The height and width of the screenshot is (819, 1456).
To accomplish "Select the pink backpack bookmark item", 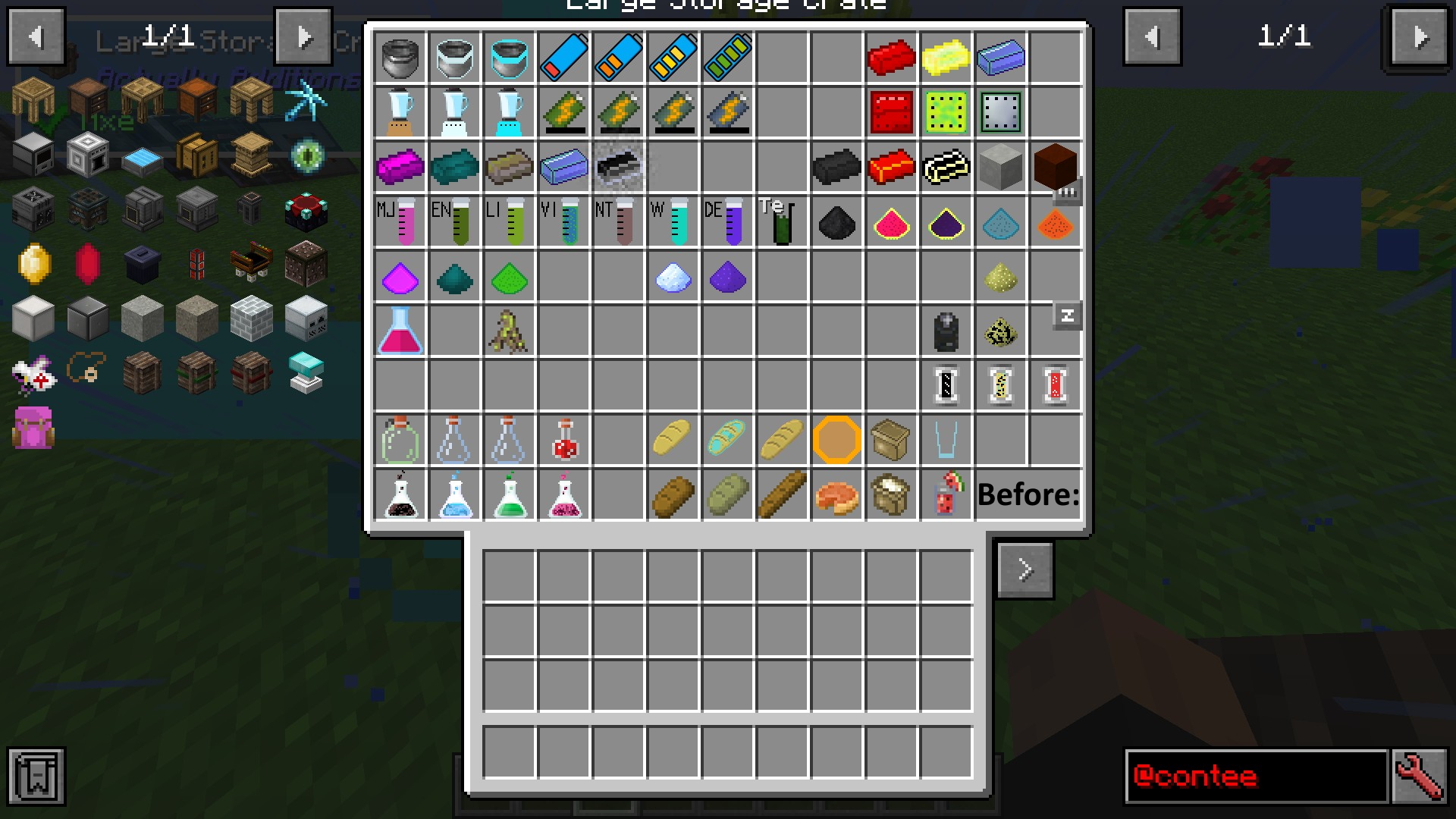I will point(32,428).
